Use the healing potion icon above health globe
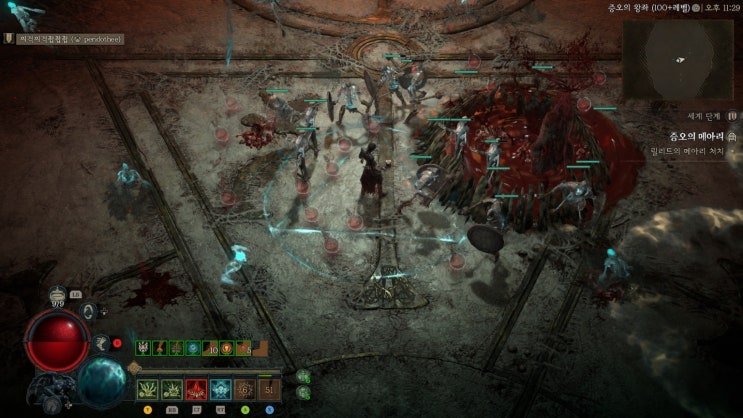 57,295
